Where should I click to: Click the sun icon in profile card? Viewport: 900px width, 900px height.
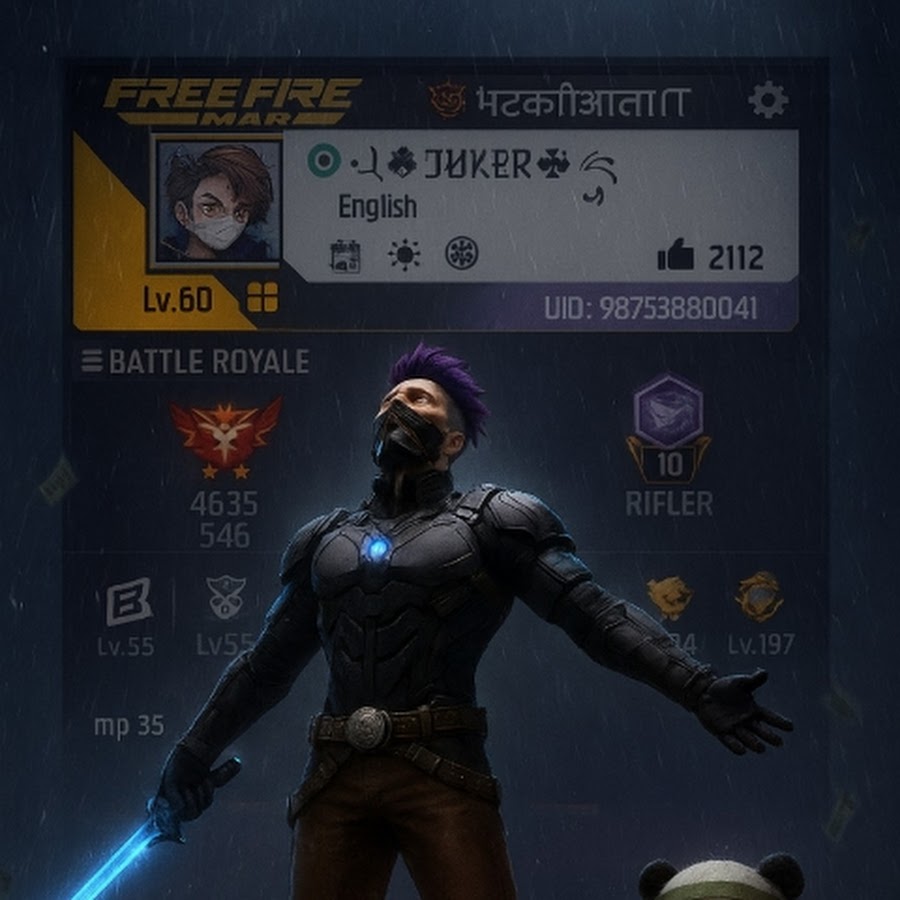404,256
